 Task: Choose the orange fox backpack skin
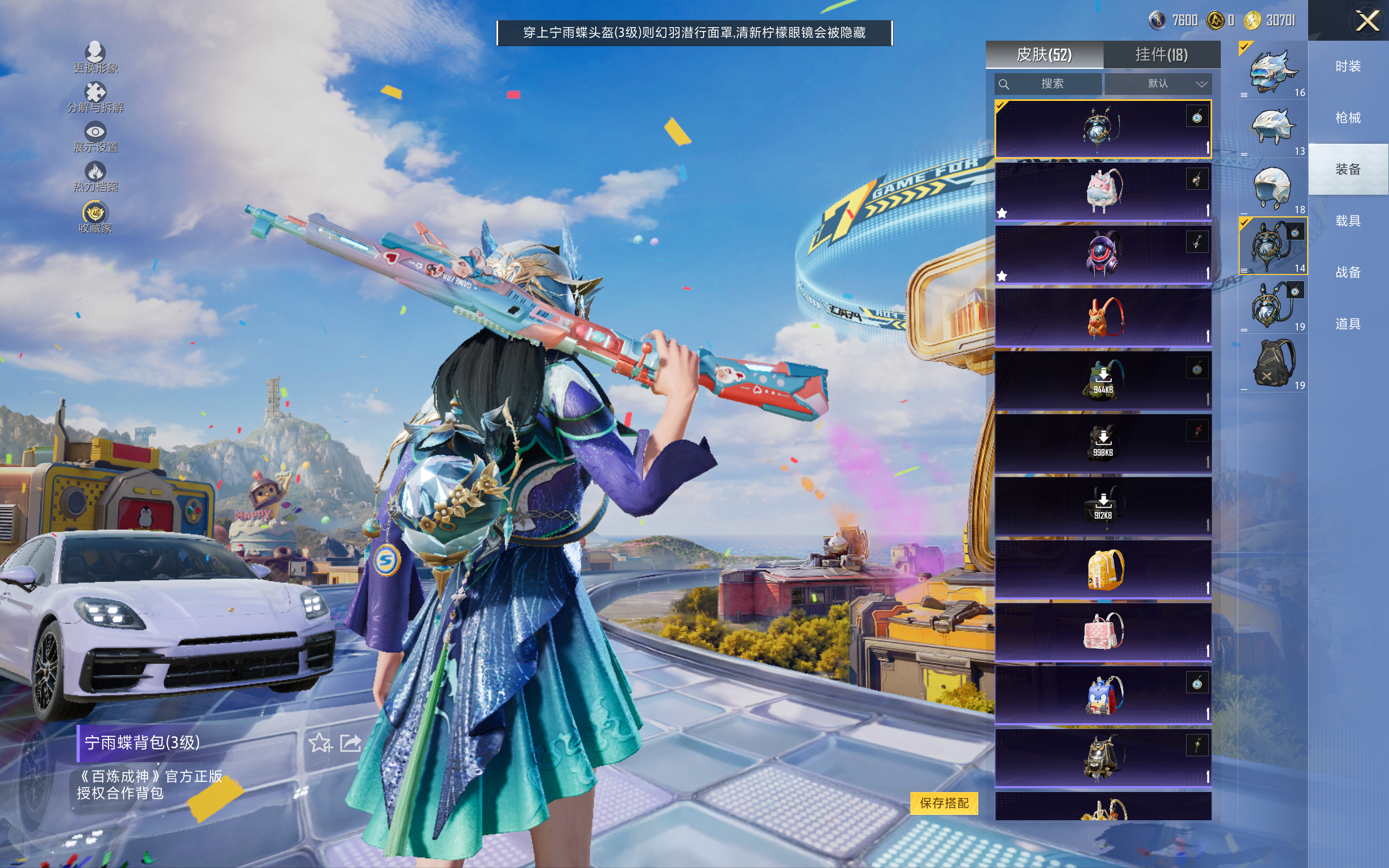(x=1103, y=317)
